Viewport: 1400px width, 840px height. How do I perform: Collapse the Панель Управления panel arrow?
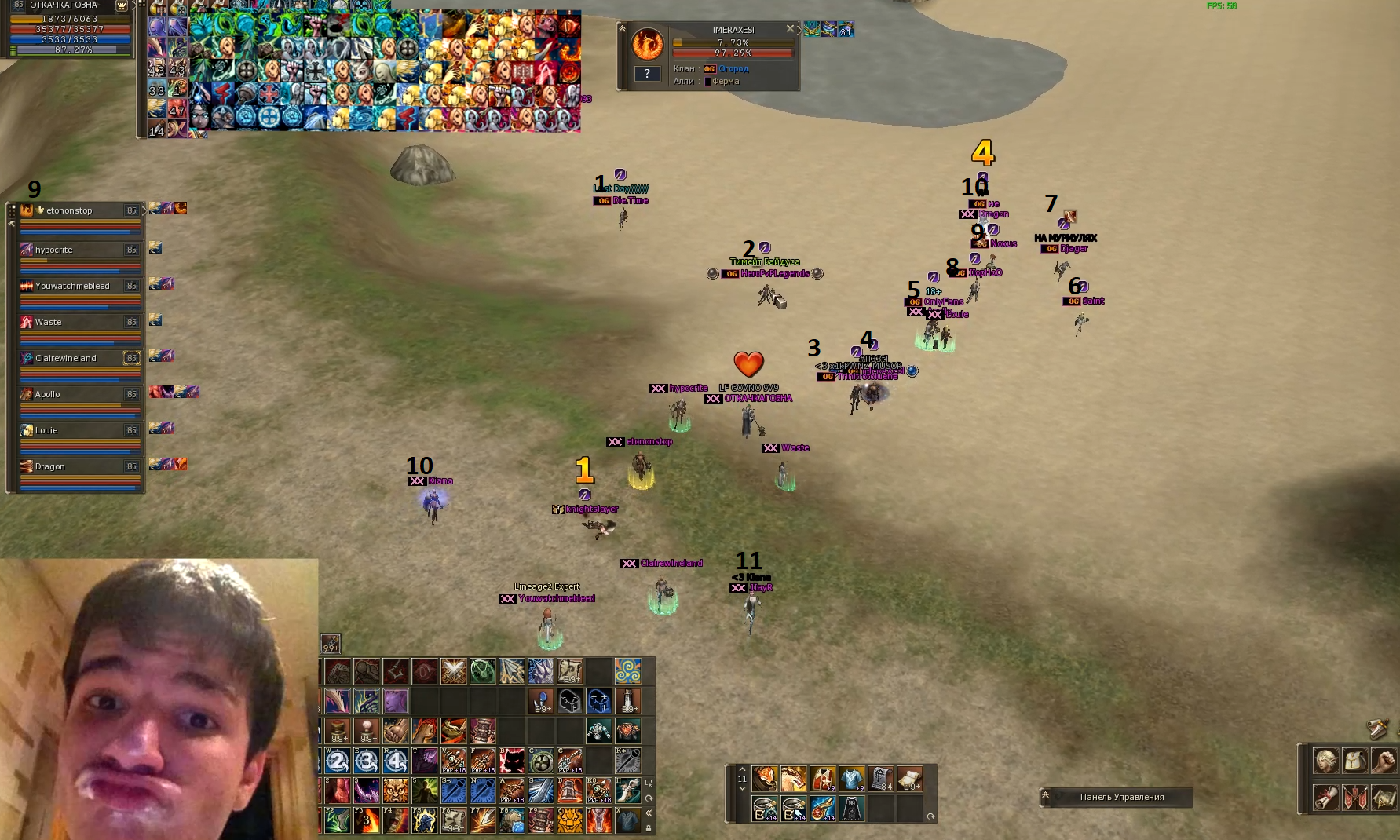pyautogui.click(x=1046, y=797)
